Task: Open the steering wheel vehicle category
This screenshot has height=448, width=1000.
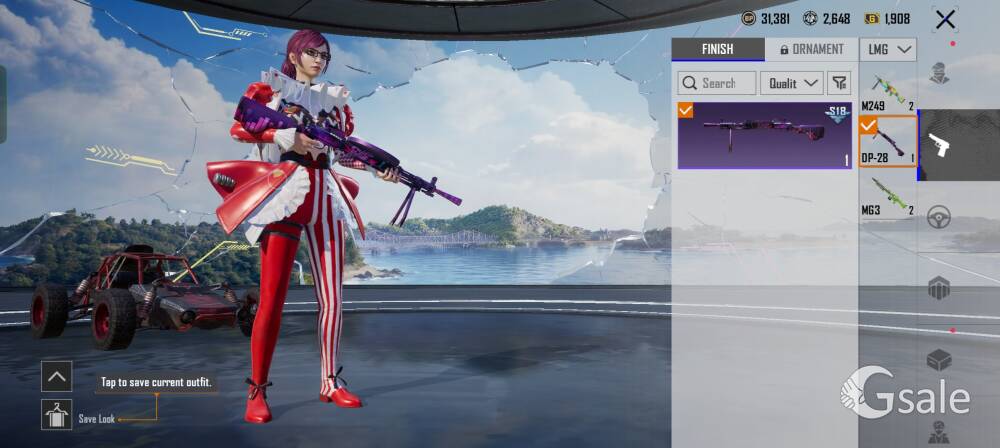Action: click(939, 217)
